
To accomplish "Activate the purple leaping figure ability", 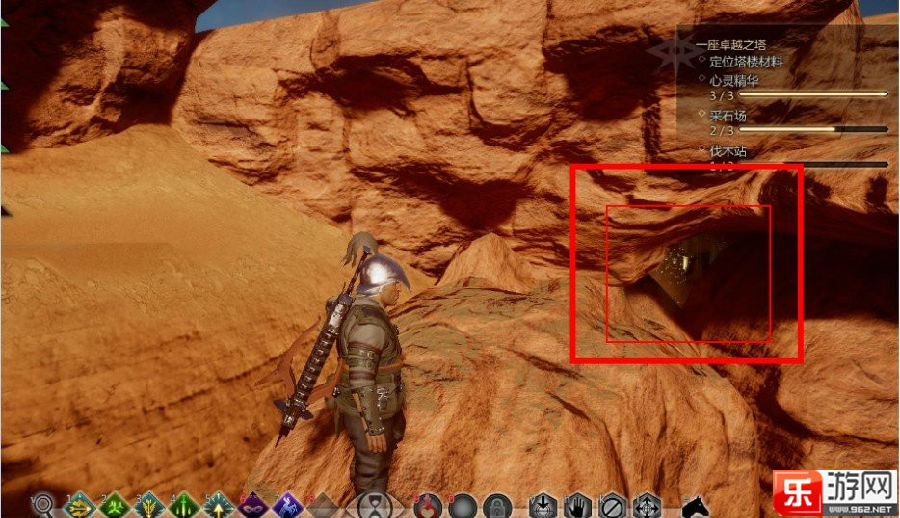I will tap(288, 505).
